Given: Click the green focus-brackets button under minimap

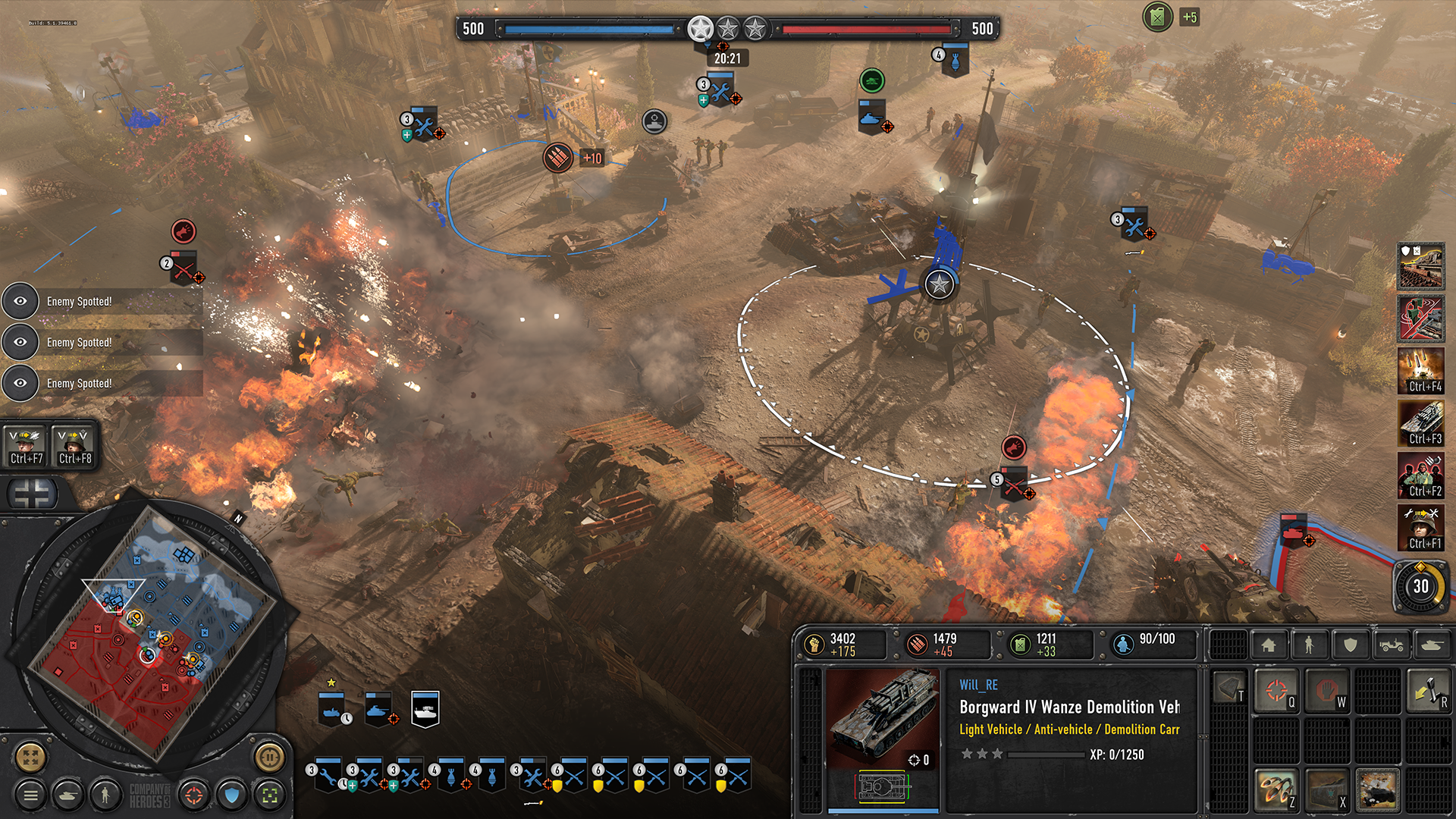Looking at the screenshot, I should 269,795.
